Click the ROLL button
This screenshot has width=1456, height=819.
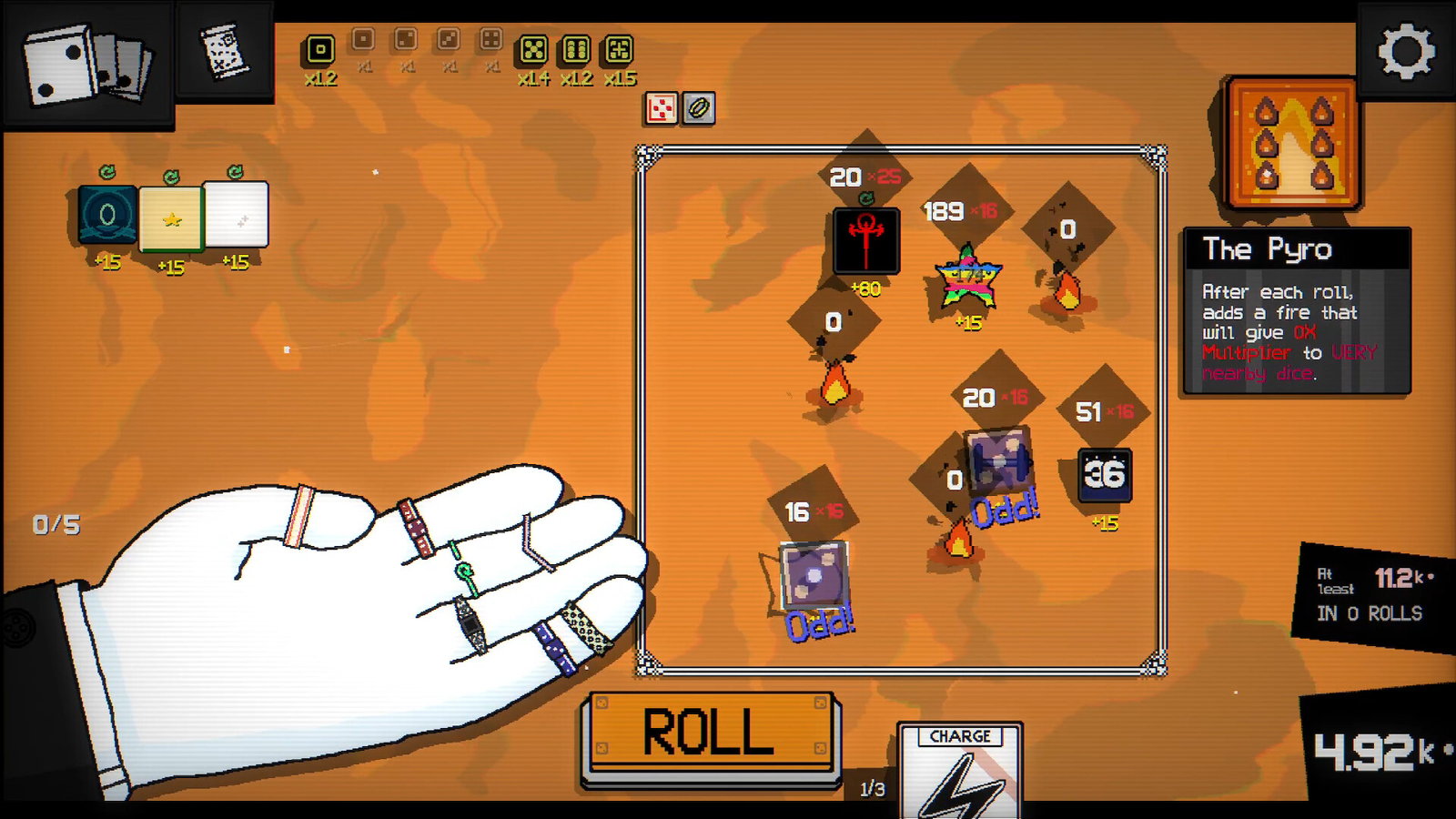coord(709,733)
